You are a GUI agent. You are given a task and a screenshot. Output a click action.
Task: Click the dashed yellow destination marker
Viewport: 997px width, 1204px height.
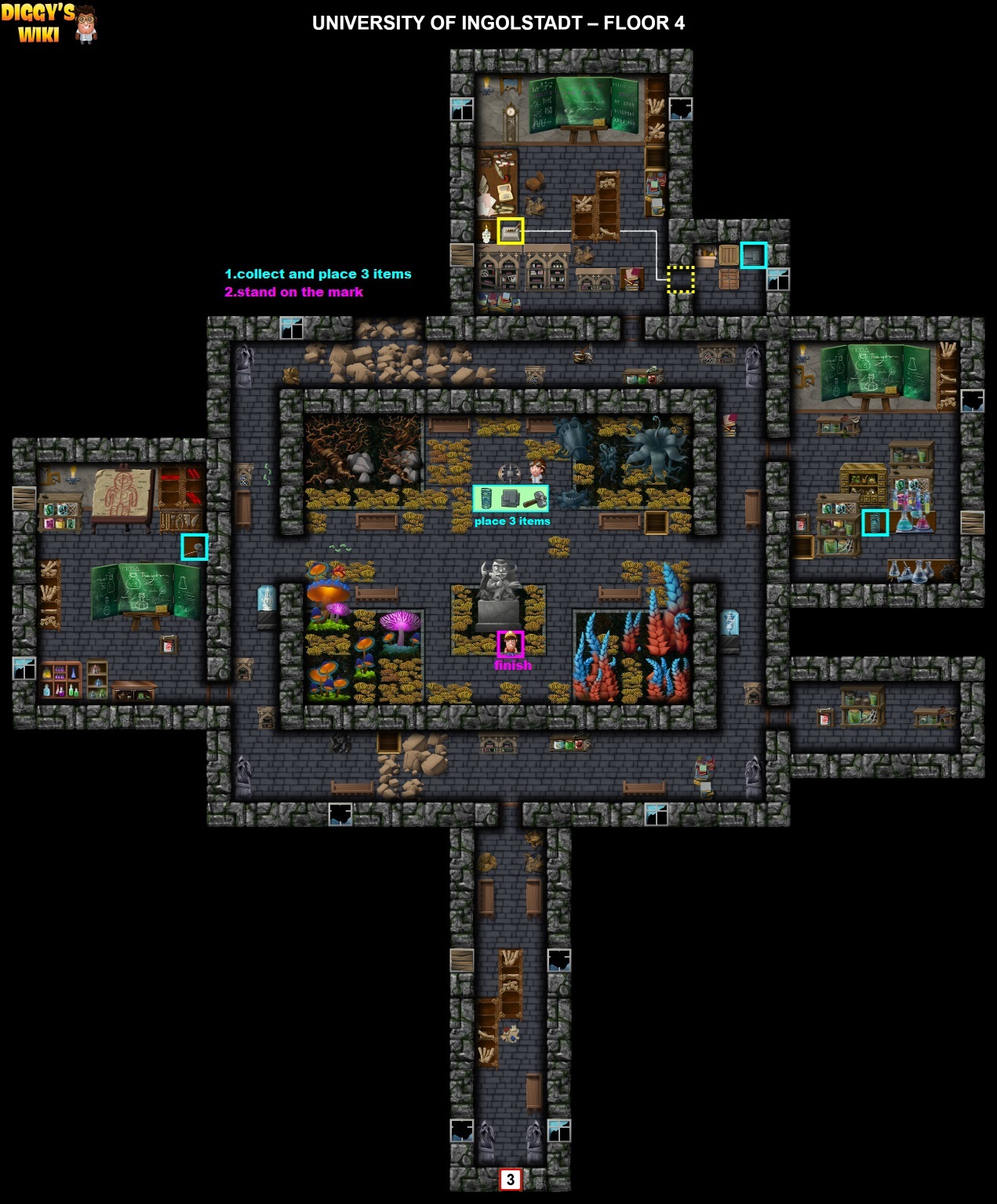pyautogui.click(x=680, y=279)
